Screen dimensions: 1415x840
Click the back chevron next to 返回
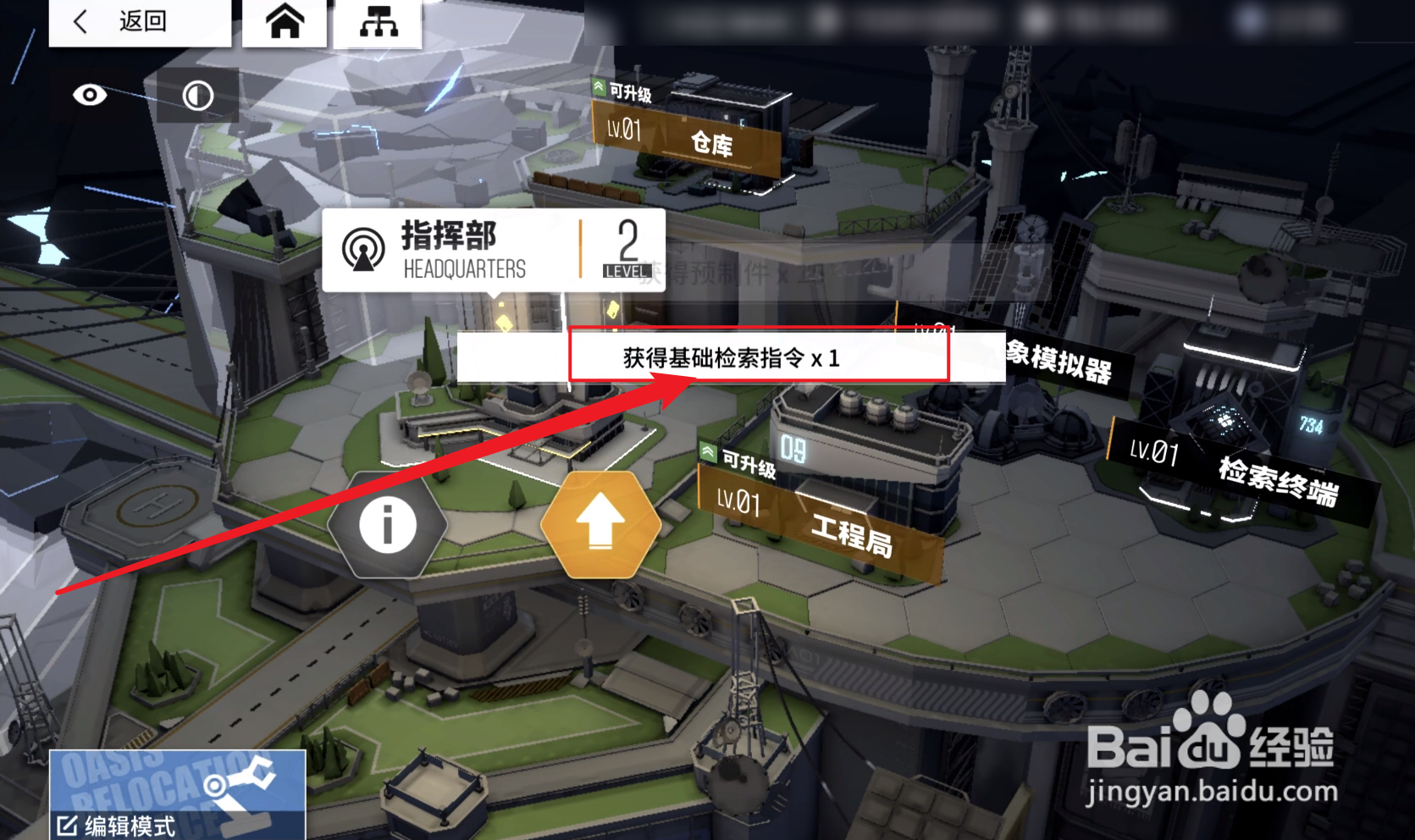(80, 23)
